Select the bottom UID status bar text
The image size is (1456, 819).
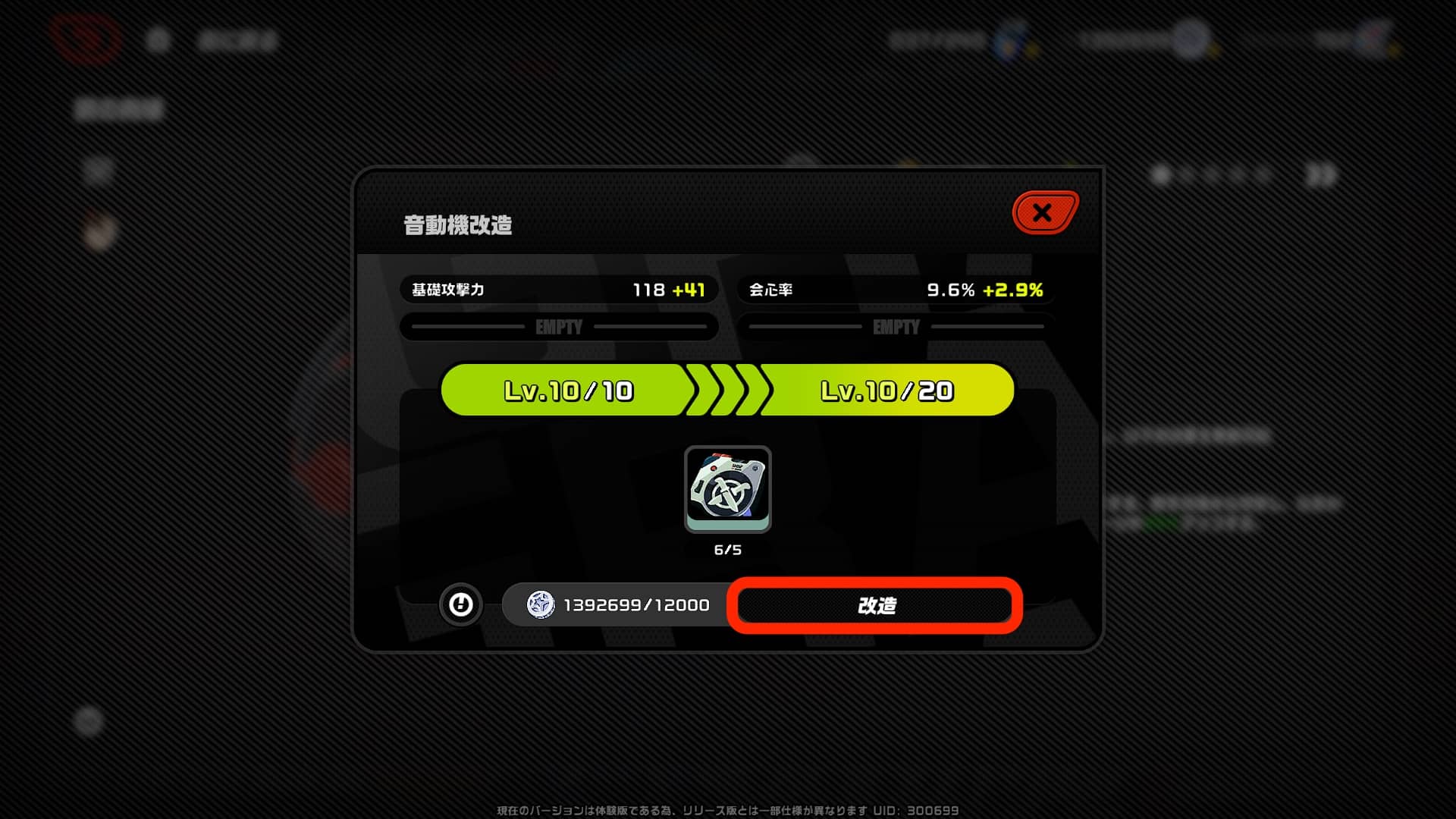click(728, 810)
